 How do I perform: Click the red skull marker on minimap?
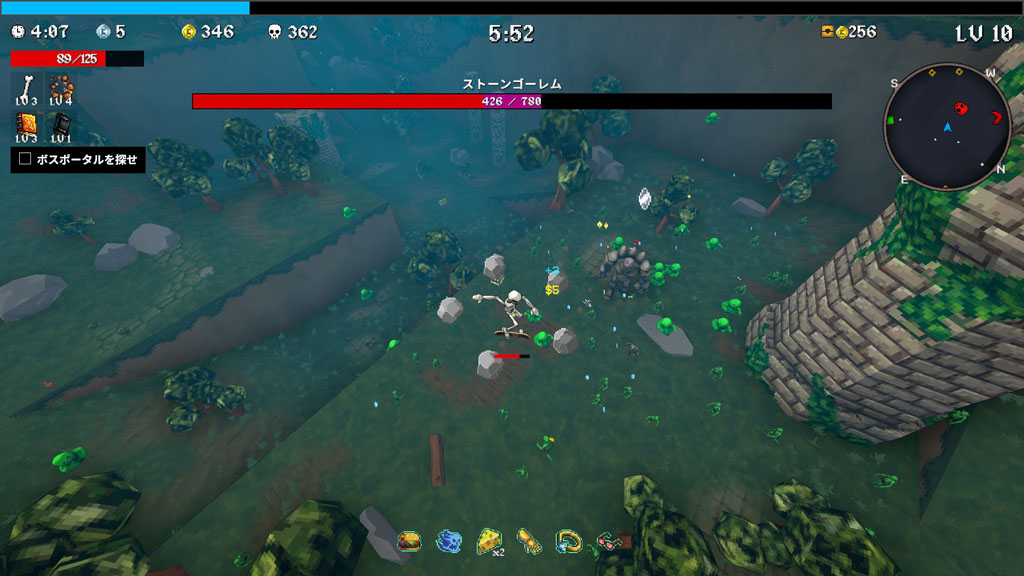(962, 108)
